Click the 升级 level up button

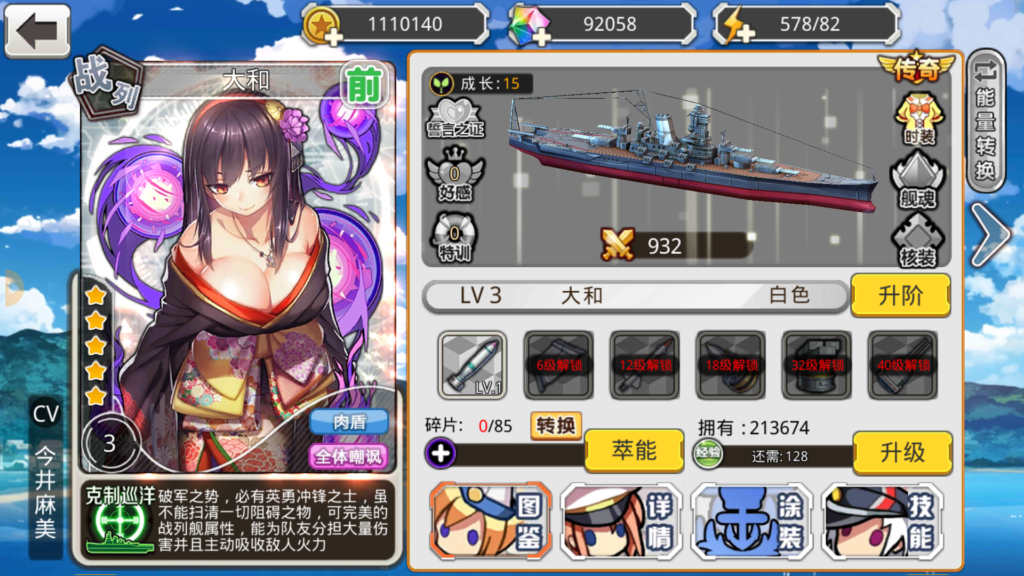click(x=901, y=452)
